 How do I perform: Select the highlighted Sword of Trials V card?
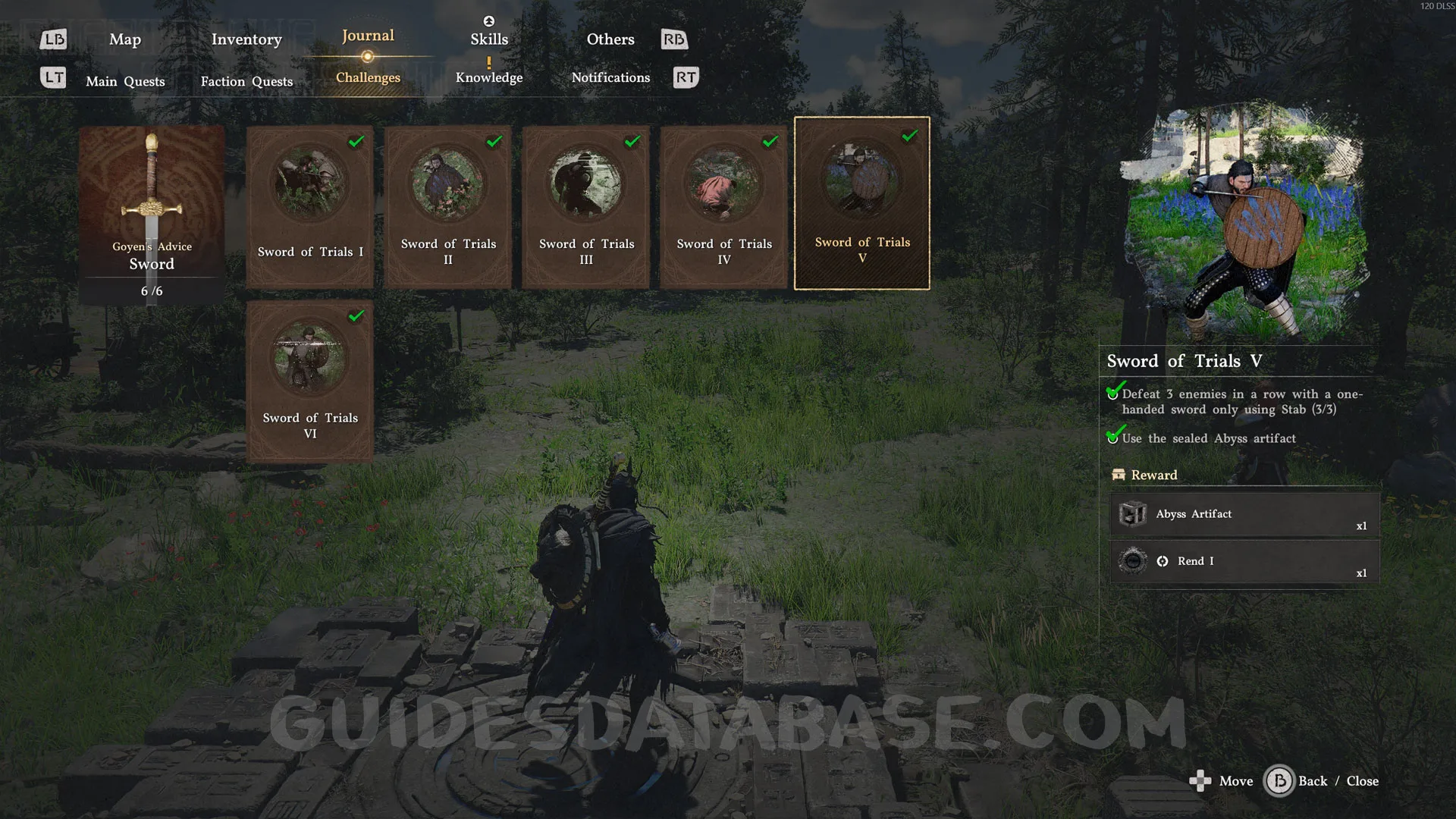pos(862,203)
